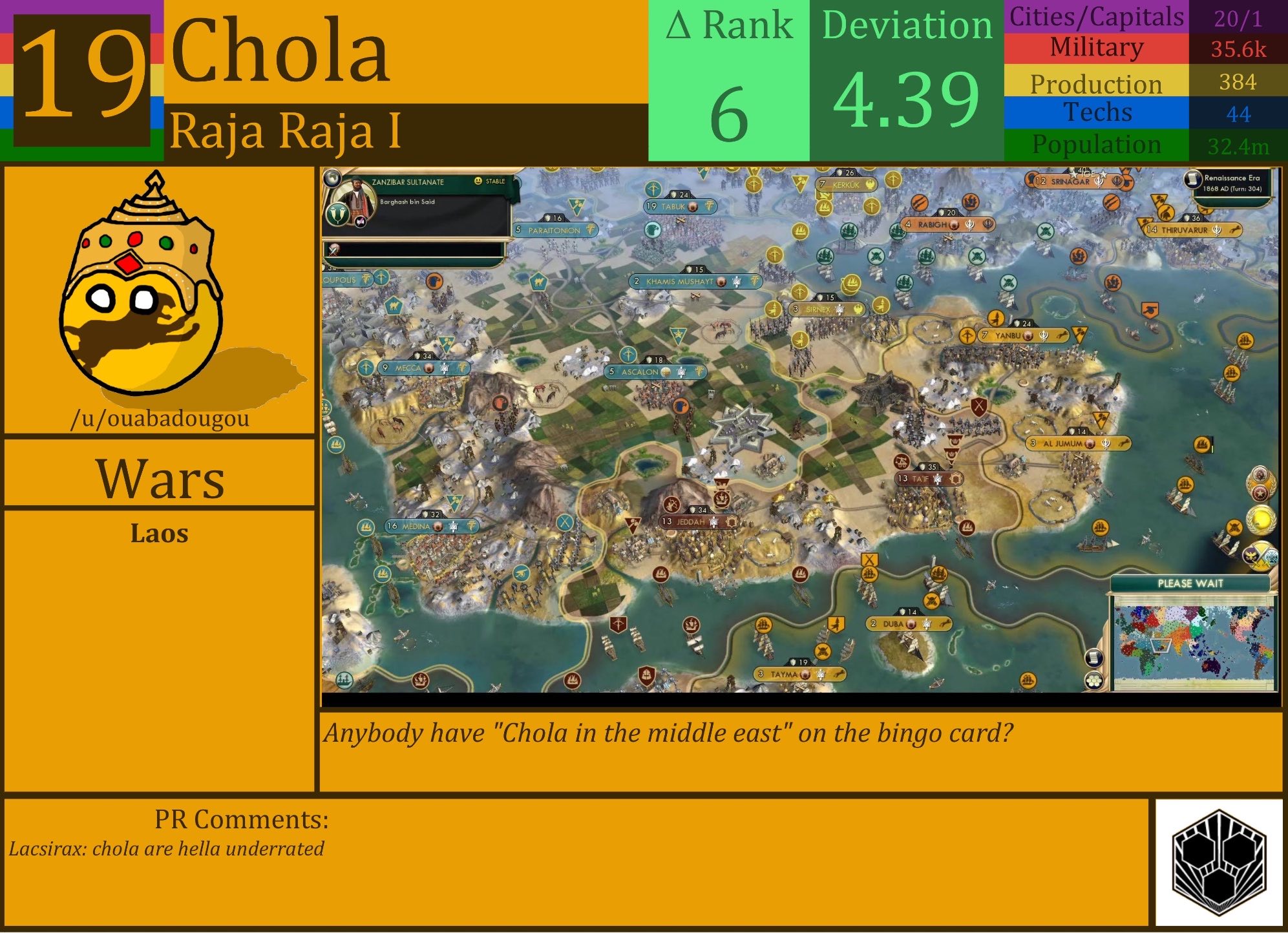Image resolution: width=1288 pixels, height=933 pixels.
Task: Open the gold wreath notification medal
Action: (1262, 520)
